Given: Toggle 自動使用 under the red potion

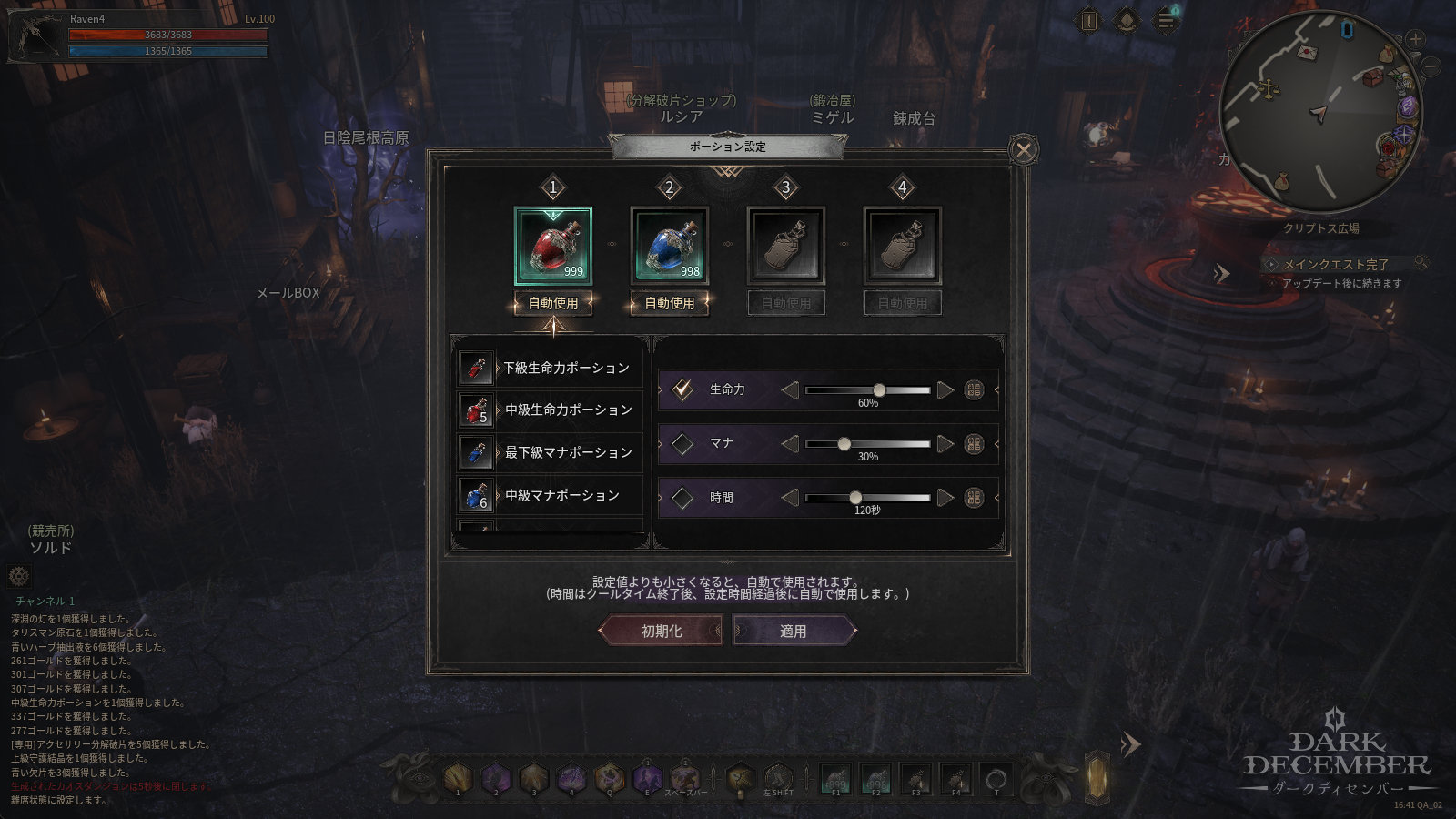Looking at the screenshot, I should point(553,303).
